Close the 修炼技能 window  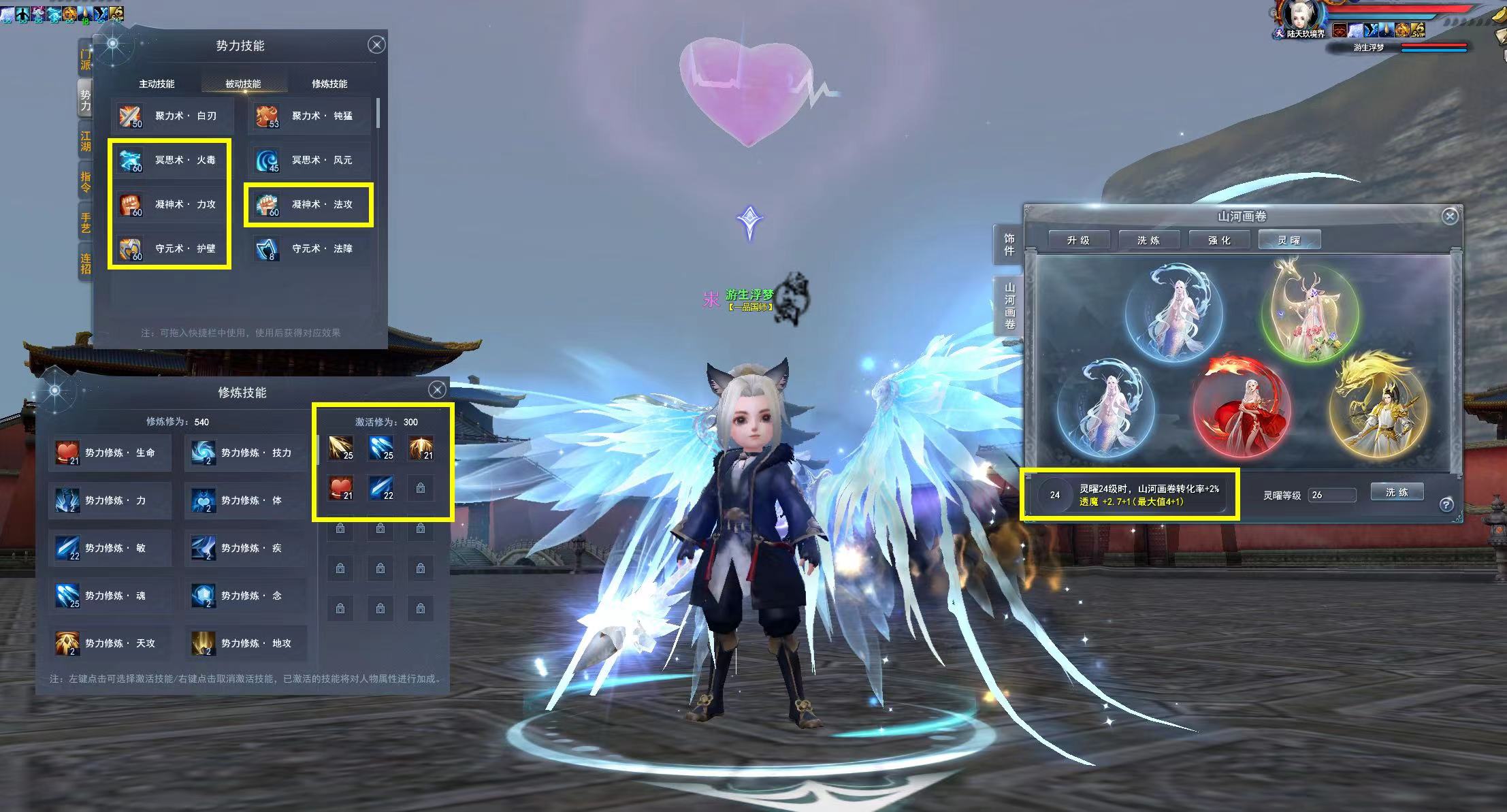(437, 389)
